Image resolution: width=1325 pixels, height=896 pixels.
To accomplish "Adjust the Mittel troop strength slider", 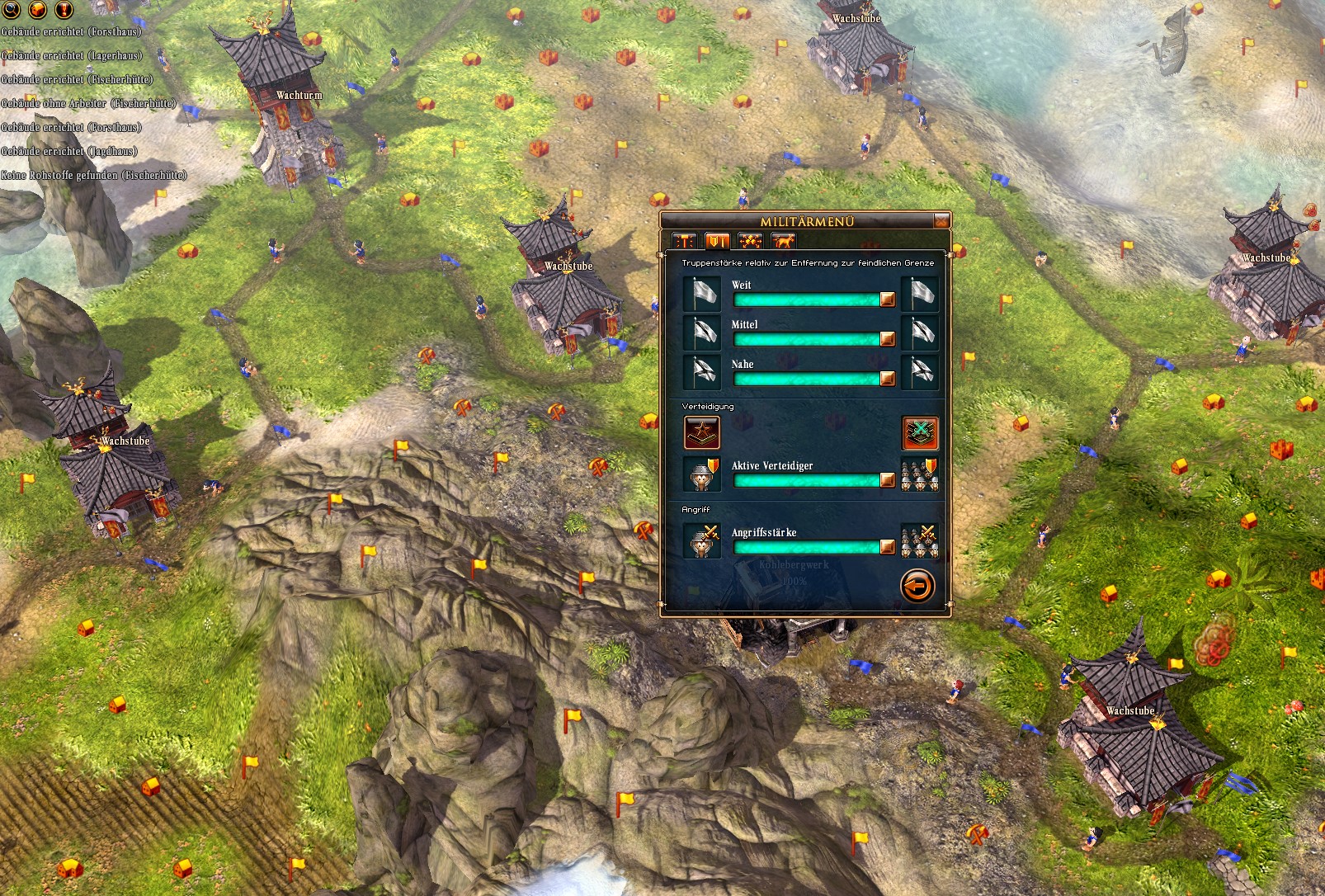I will (887, 339).
